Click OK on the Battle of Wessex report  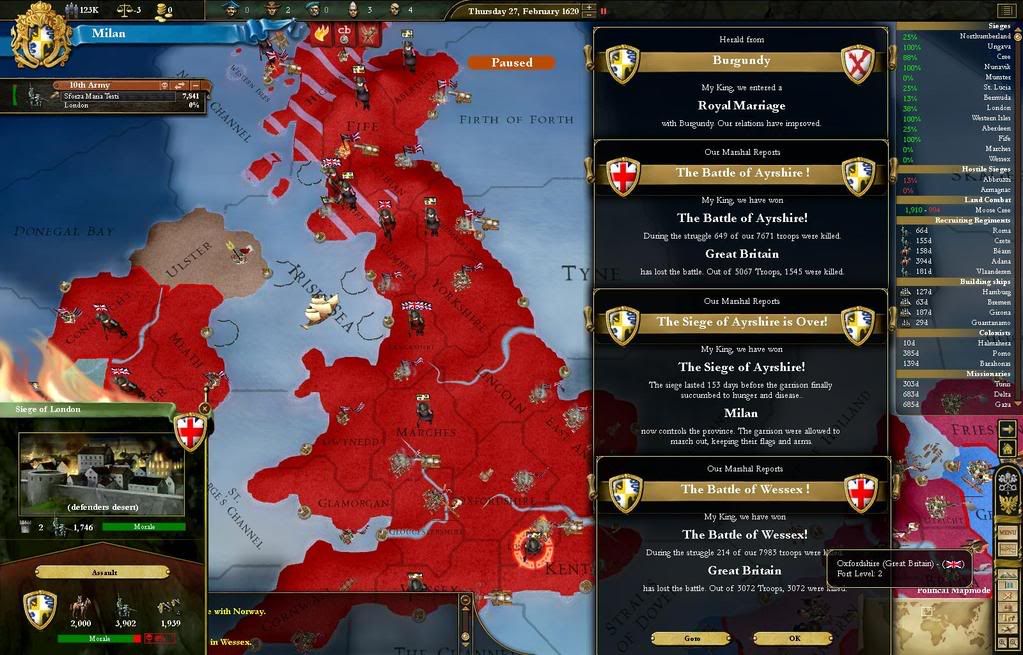click(794, 638)
